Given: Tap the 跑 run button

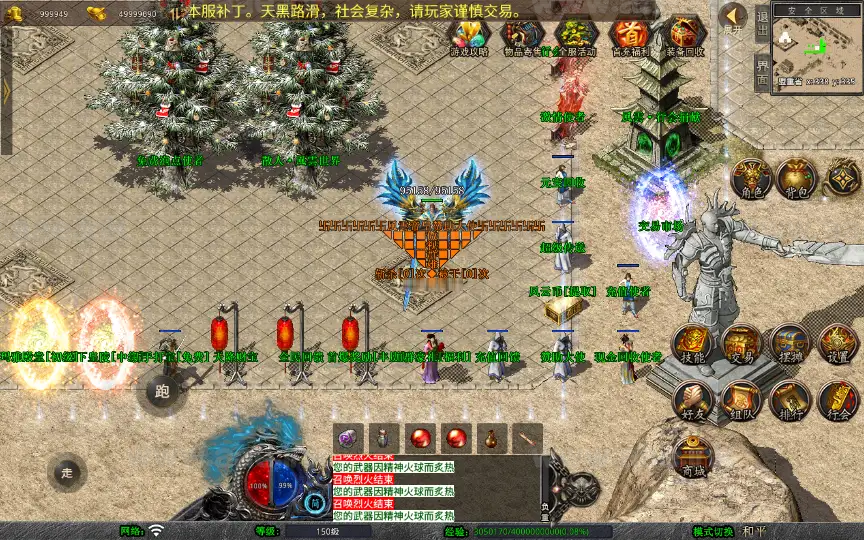Looking at the screenshot, I should point(163,390).
